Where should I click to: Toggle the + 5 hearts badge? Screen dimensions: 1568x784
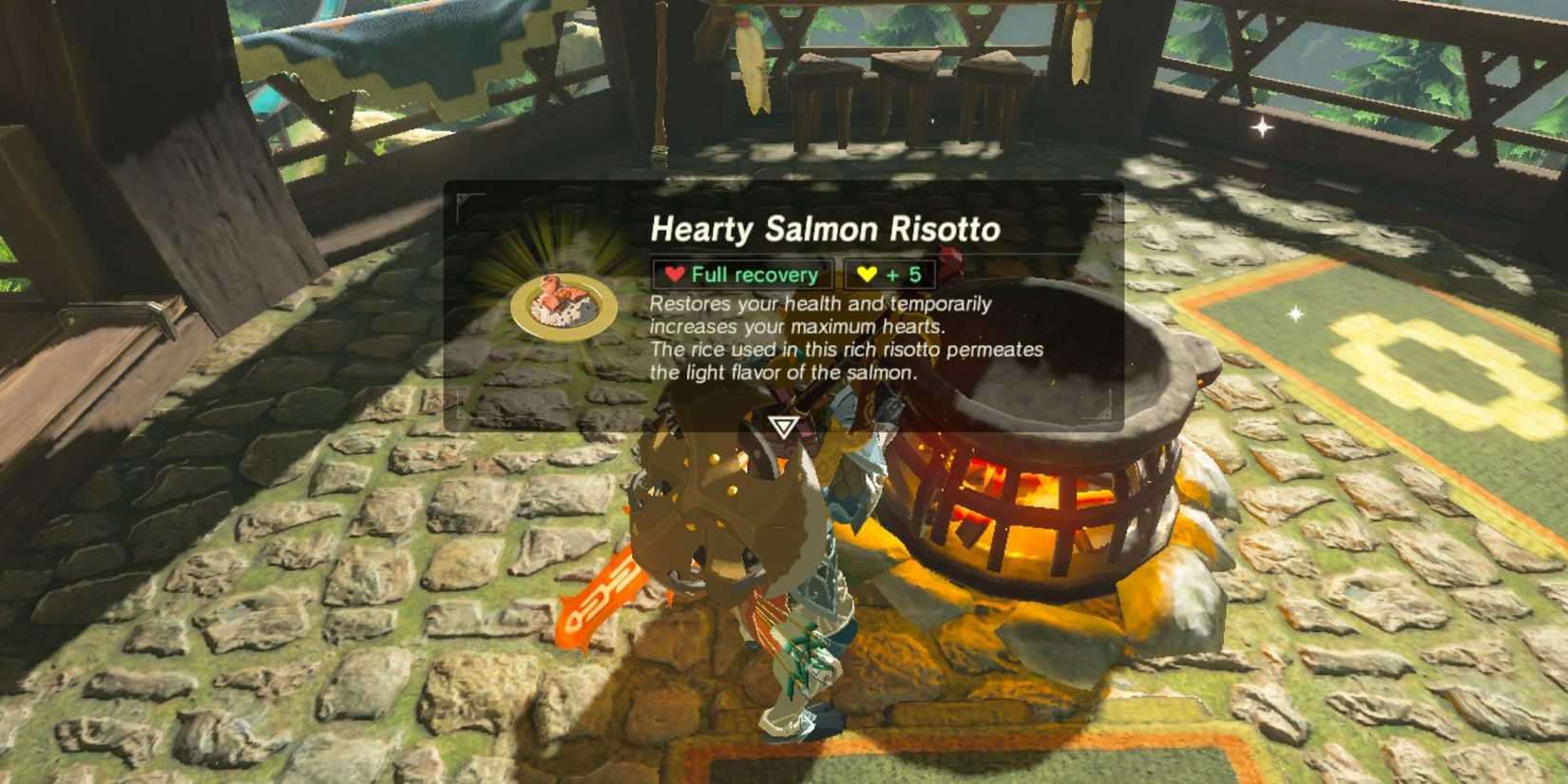[887, 275]
